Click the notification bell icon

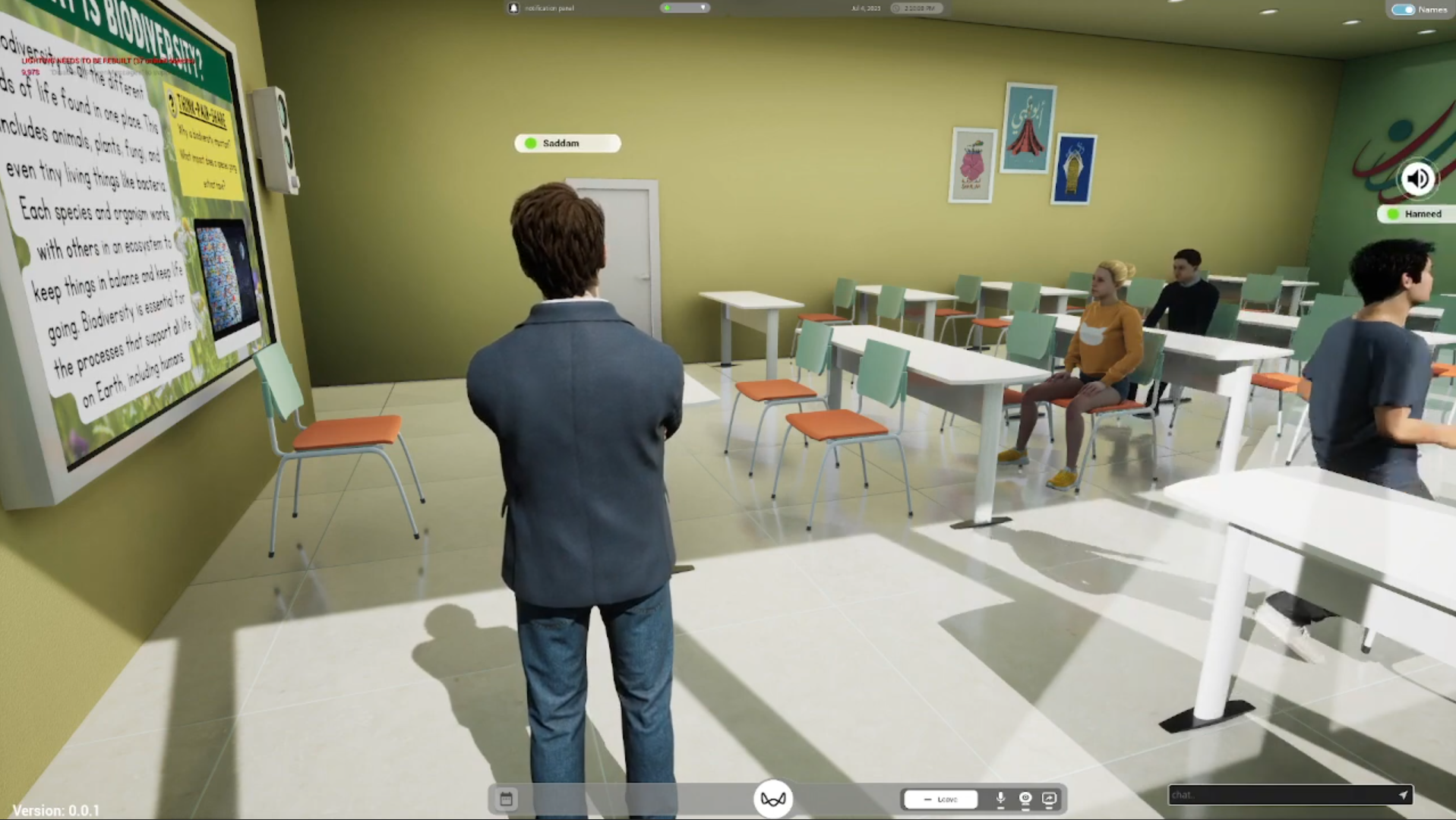514,8
